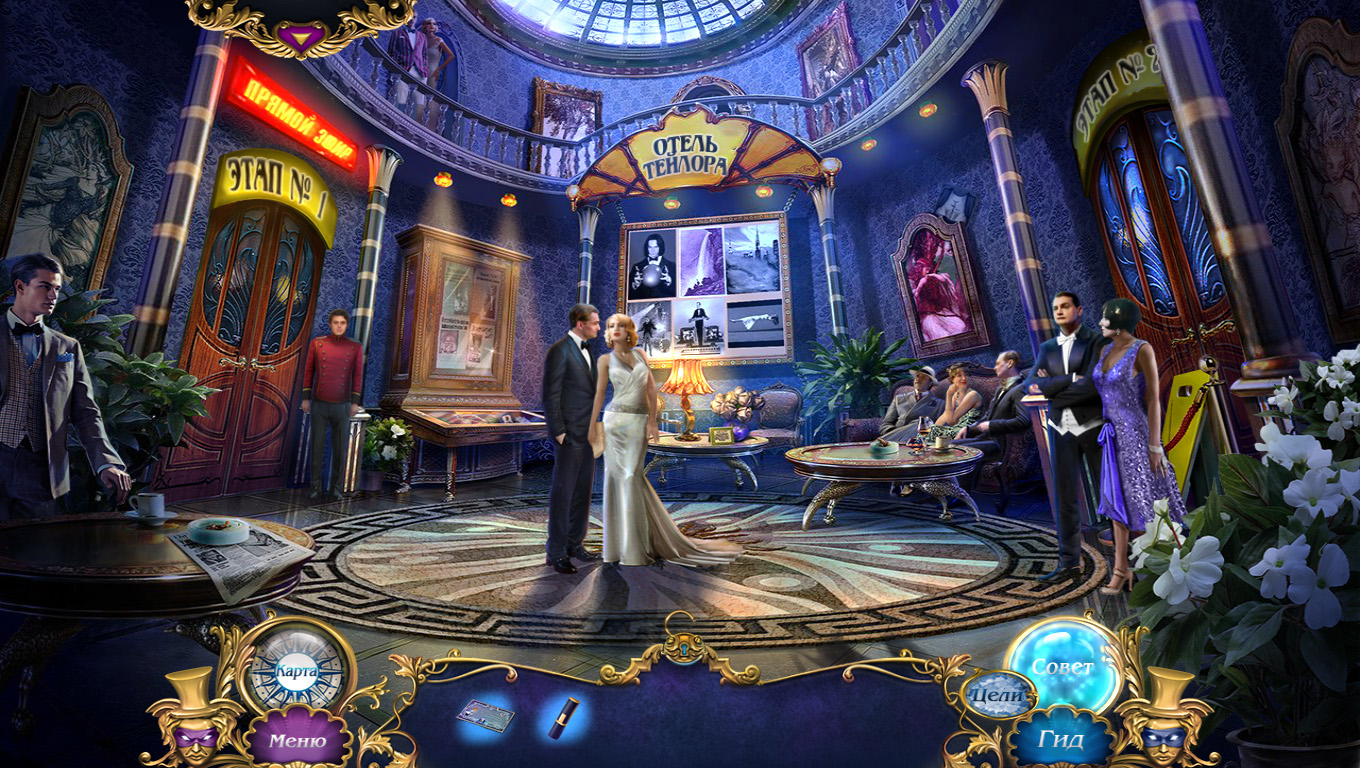Select the card item in the inventory

486,714
